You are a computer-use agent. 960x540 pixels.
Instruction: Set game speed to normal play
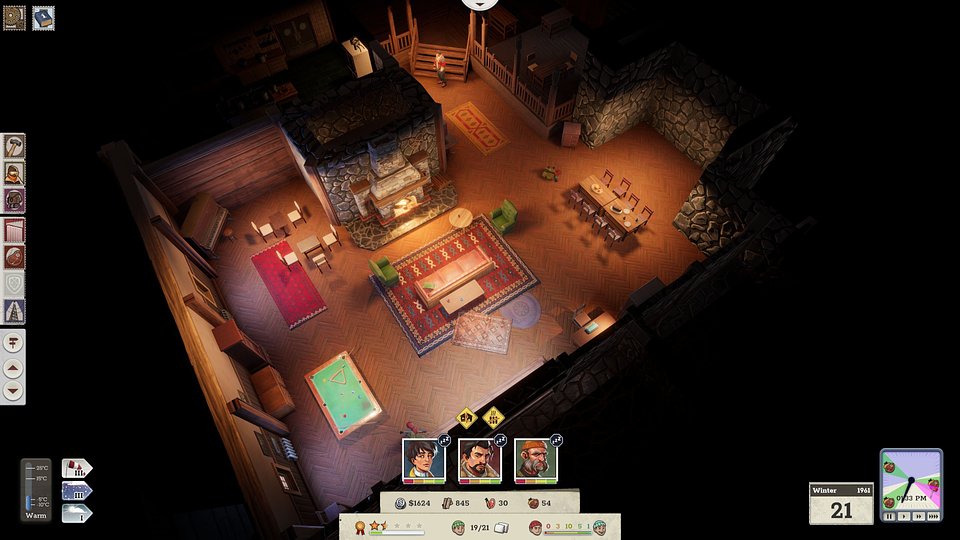pos(903,517)
